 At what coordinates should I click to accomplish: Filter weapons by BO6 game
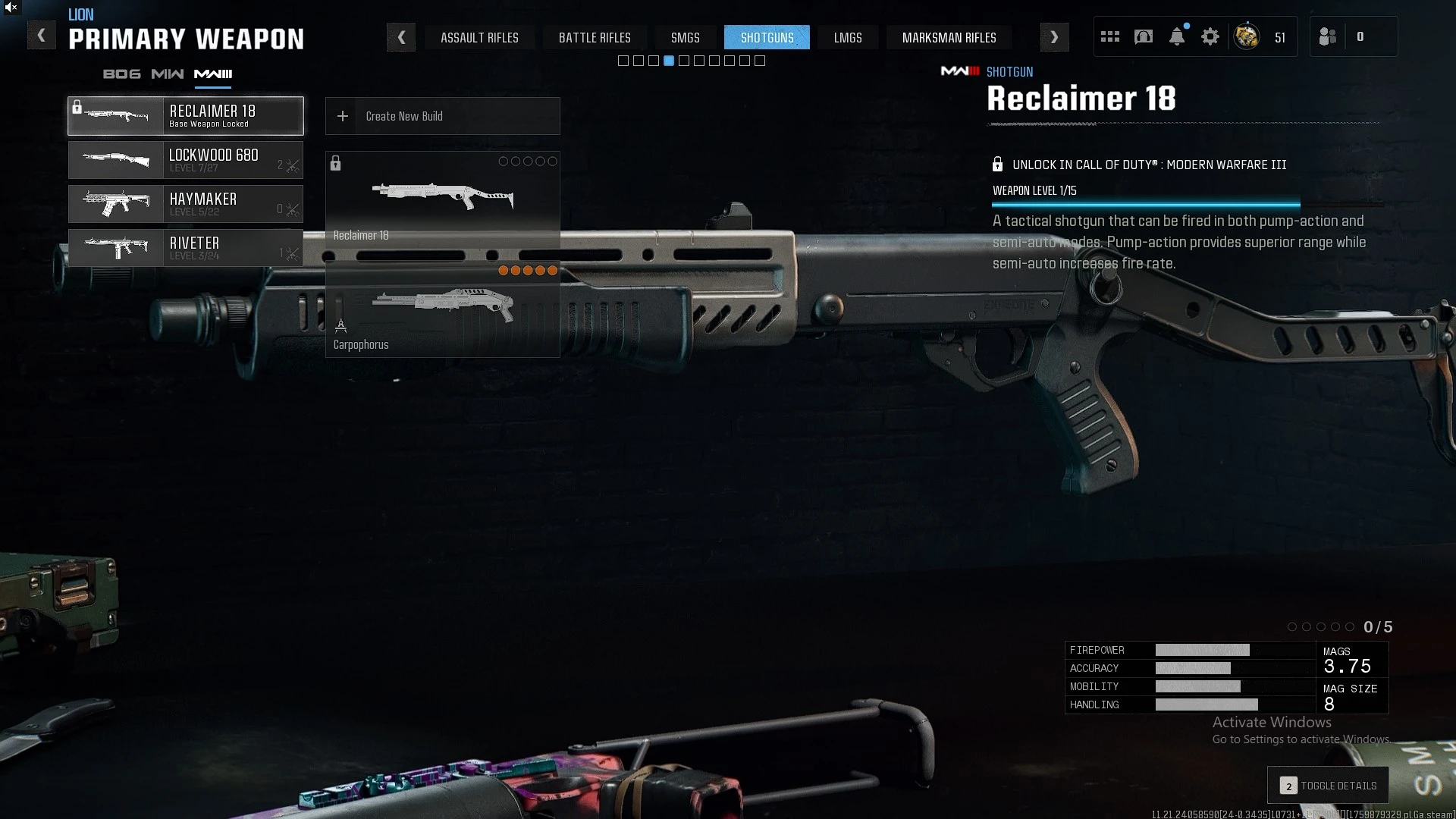click(122, 74)
